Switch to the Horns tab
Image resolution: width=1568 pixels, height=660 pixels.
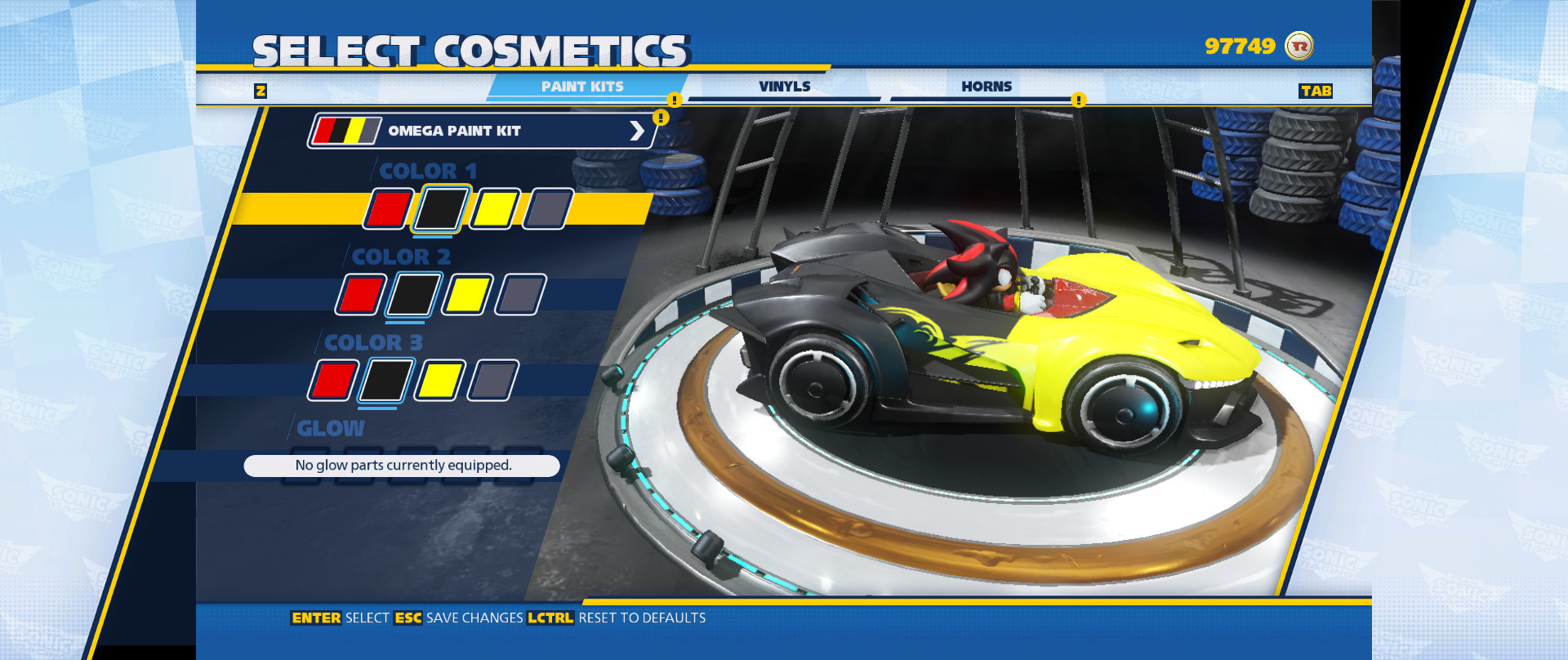[988, 86]
